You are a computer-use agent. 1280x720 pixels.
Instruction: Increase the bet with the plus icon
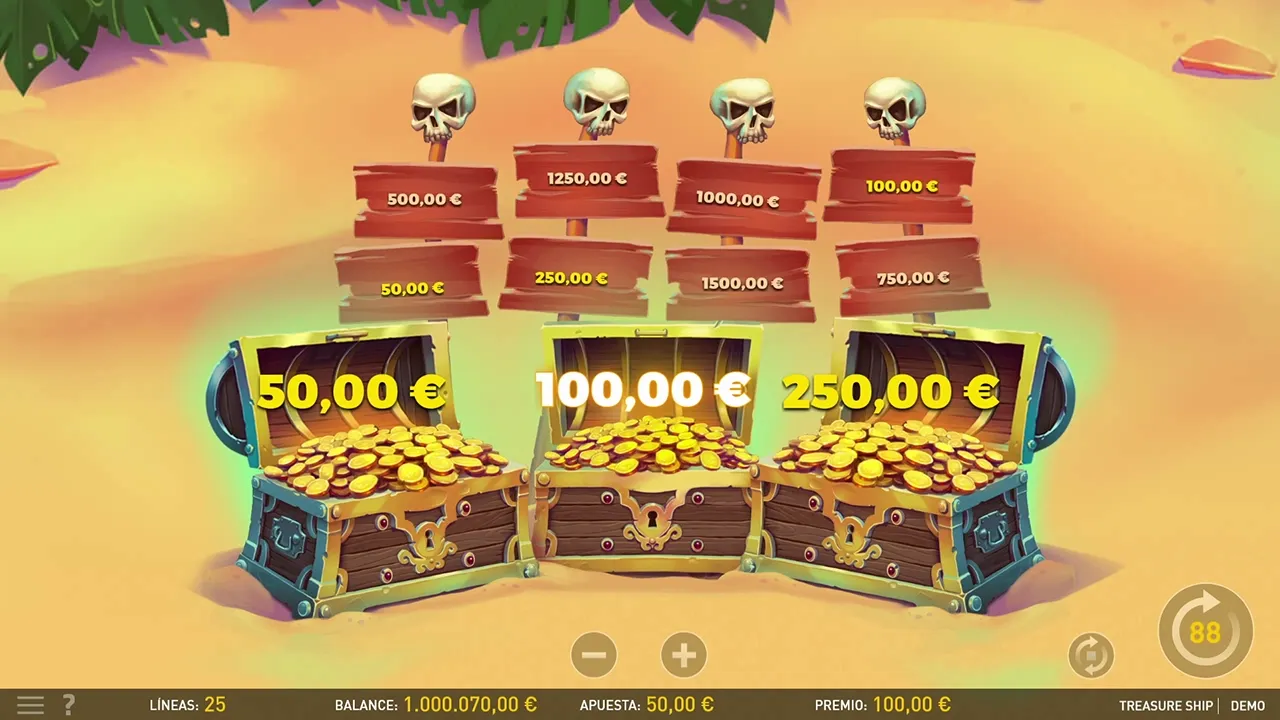(x=684, y=654)
